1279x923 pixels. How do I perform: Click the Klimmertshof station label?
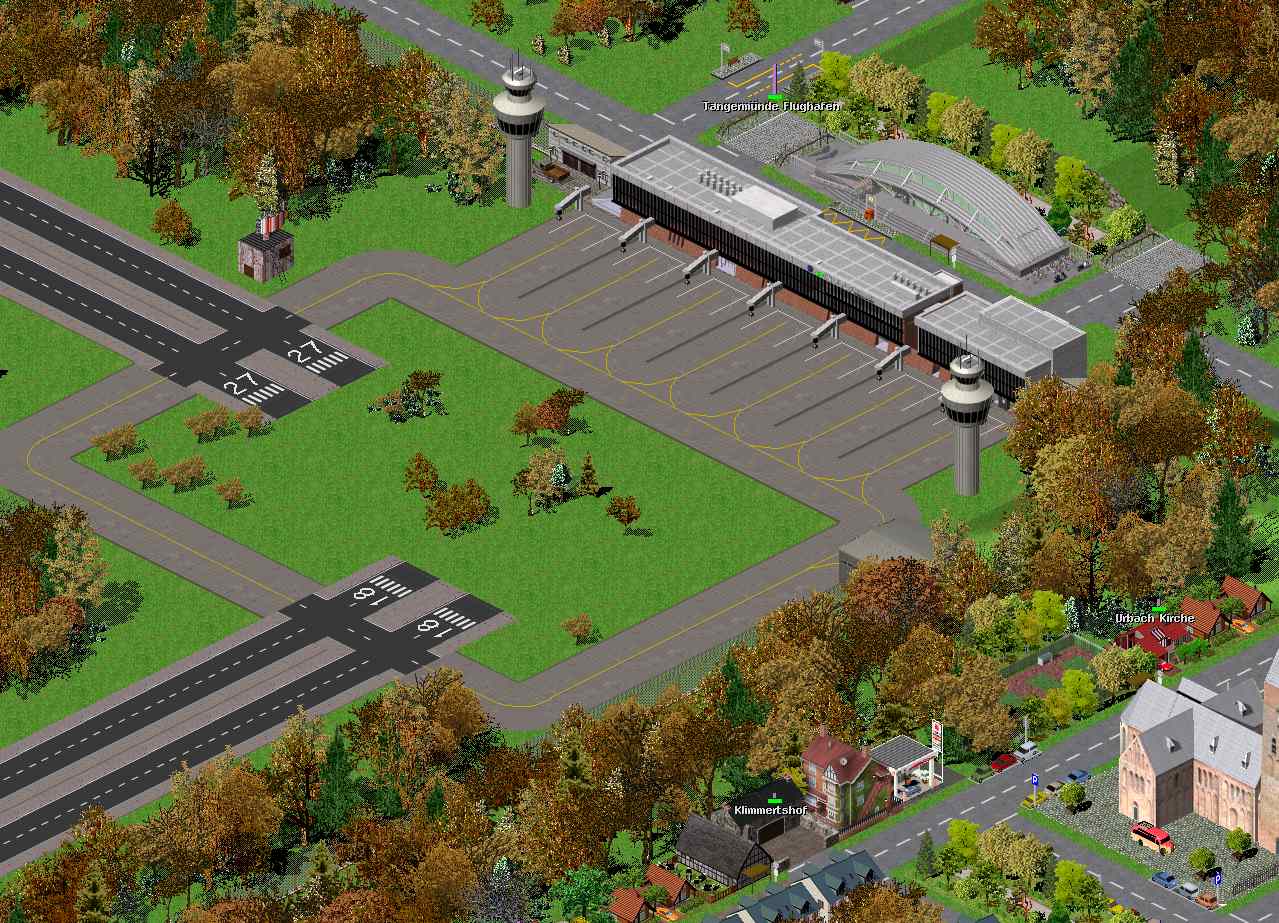click(769, 809)
